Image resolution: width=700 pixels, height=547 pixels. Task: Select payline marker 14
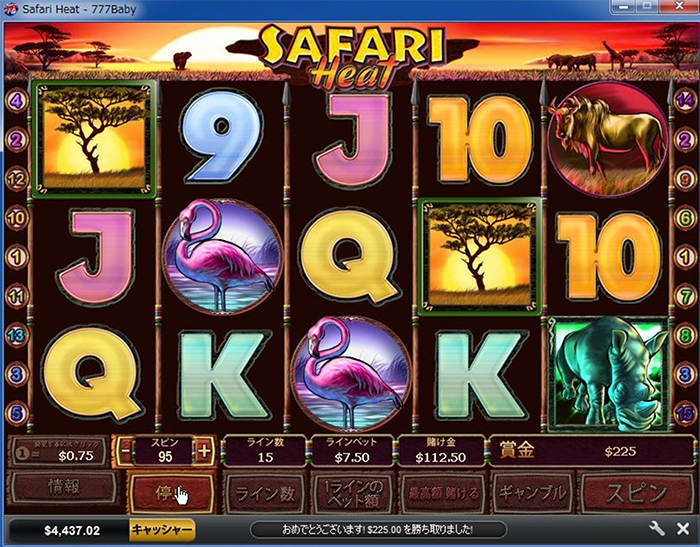tap(685, 100)
